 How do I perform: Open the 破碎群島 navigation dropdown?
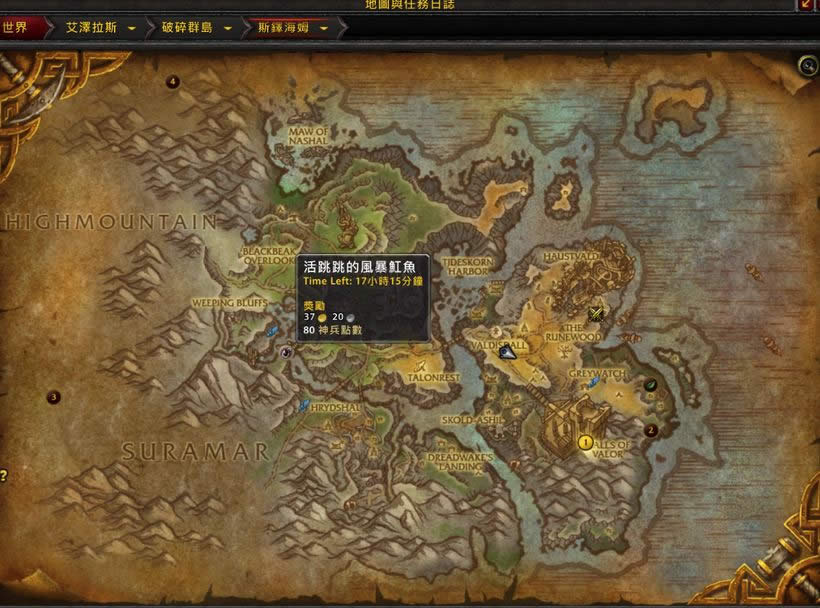[x=228, y=28]
